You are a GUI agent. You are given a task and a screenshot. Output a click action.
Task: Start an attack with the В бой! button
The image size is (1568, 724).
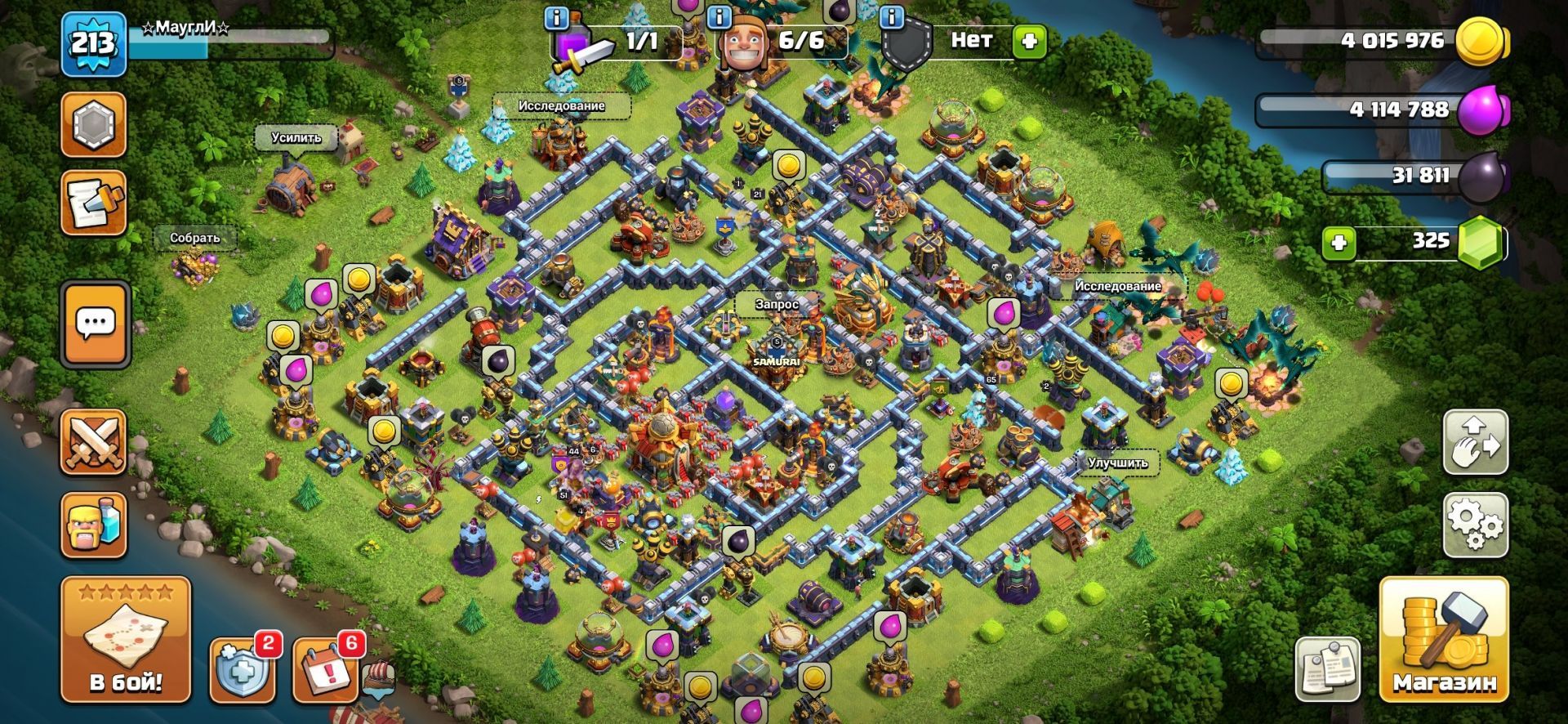[x=126, y=639]
